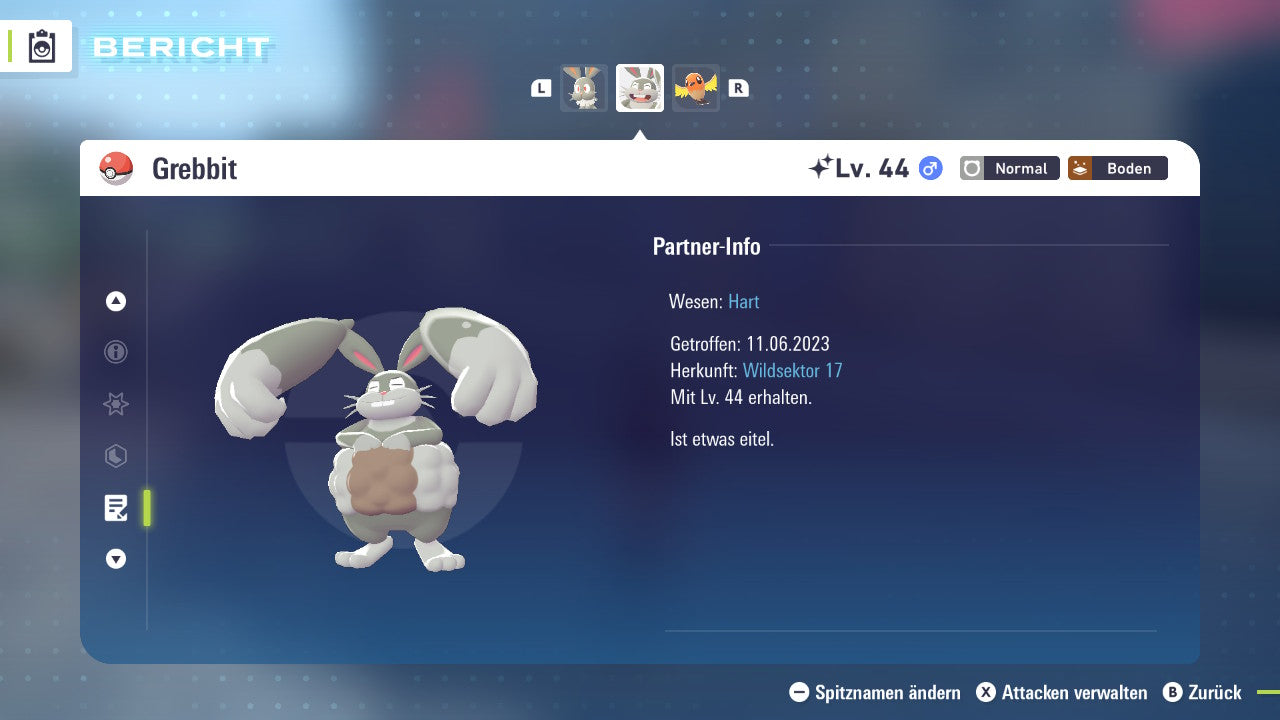Select the memo report sidebar icon
1280x720 pixels.
tap(115, 508)
